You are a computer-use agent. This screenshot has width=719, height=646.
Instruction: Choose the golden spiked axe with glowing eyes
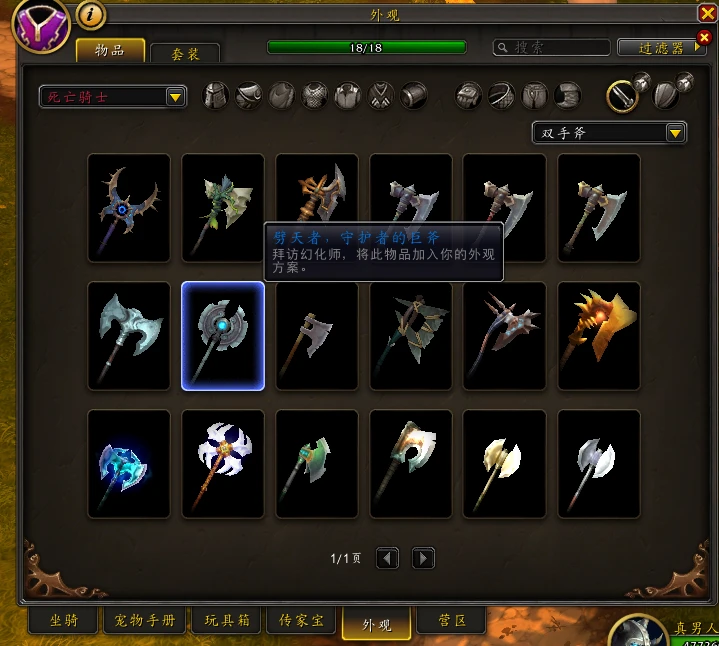[598, 335]
